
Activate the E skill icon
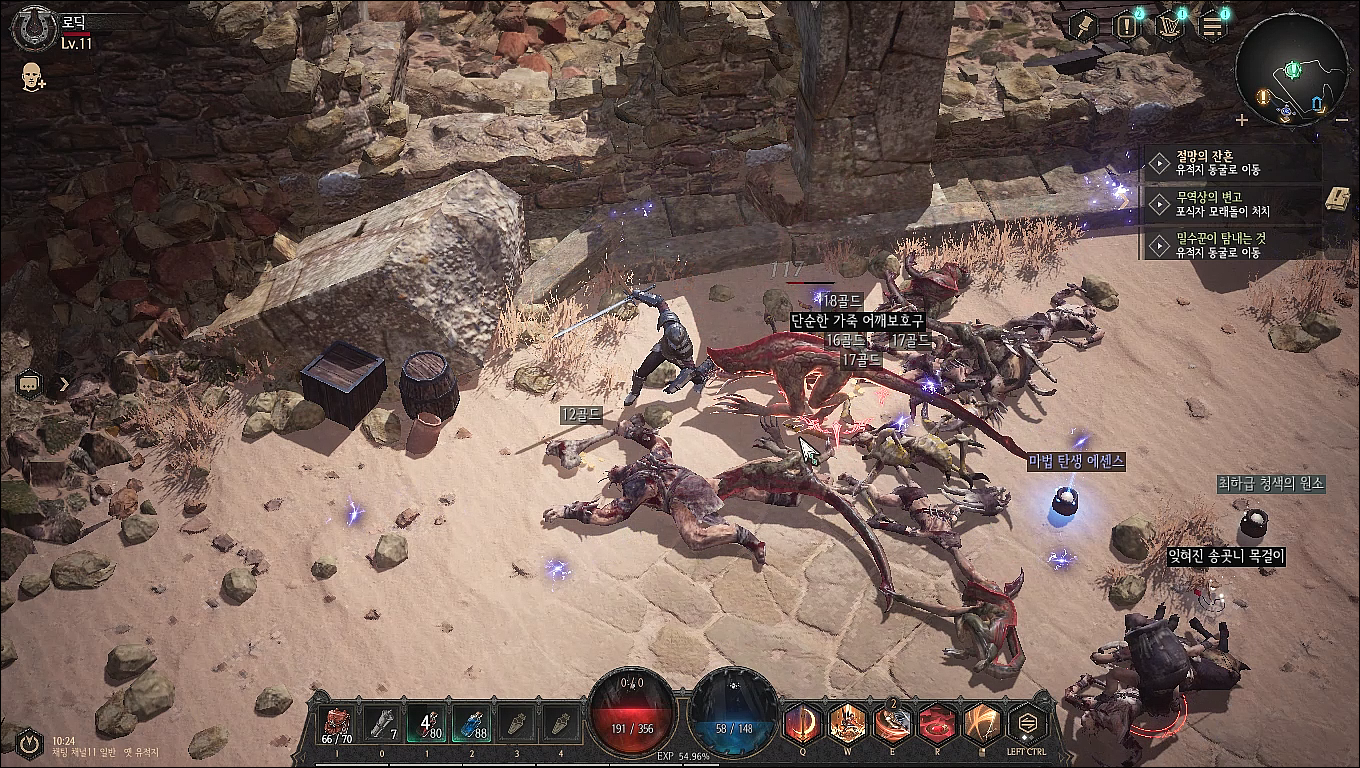[893, 722]
